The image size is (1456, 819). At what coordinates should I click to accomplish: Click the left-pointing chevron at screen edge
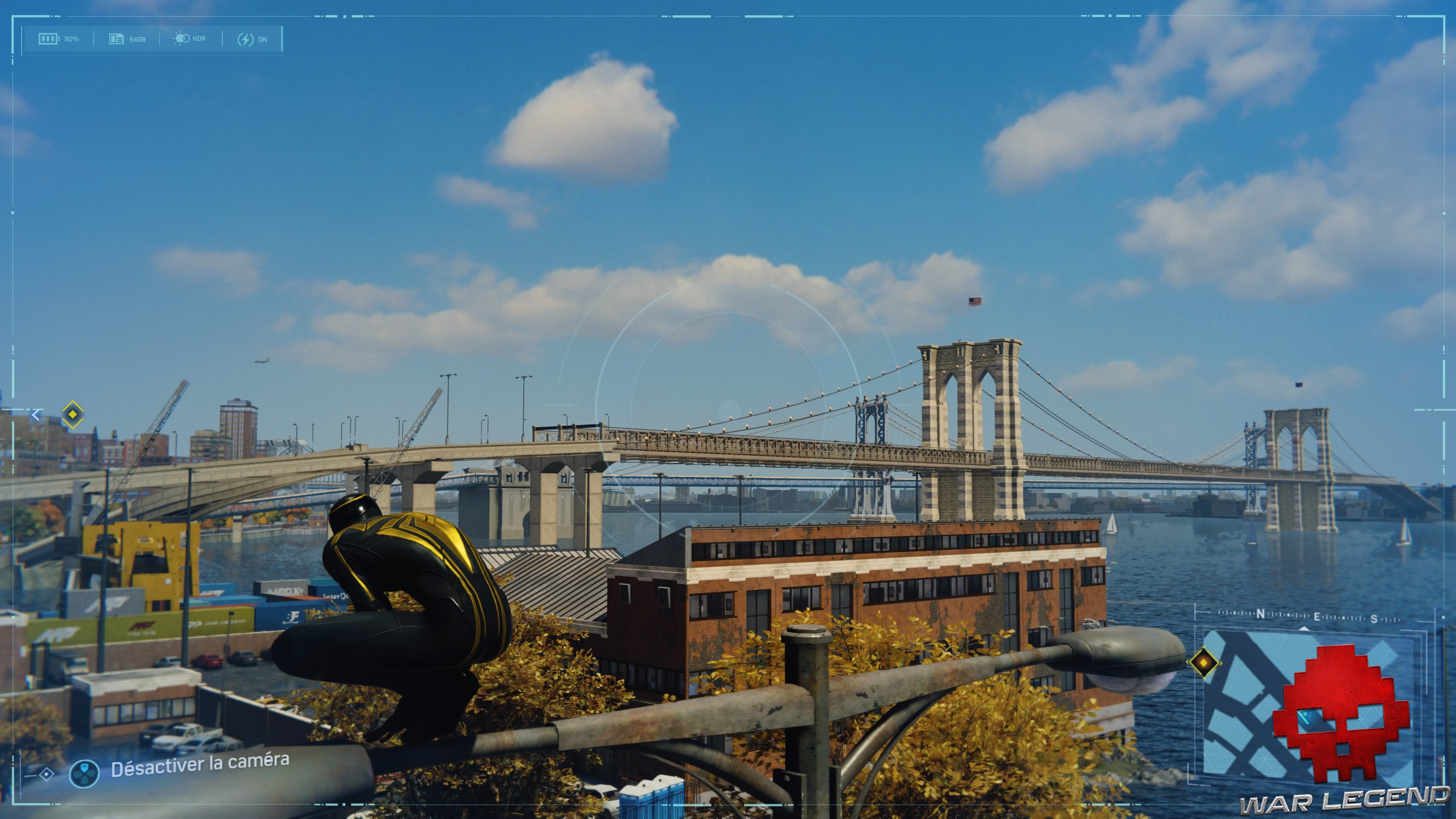click(36, 416)
